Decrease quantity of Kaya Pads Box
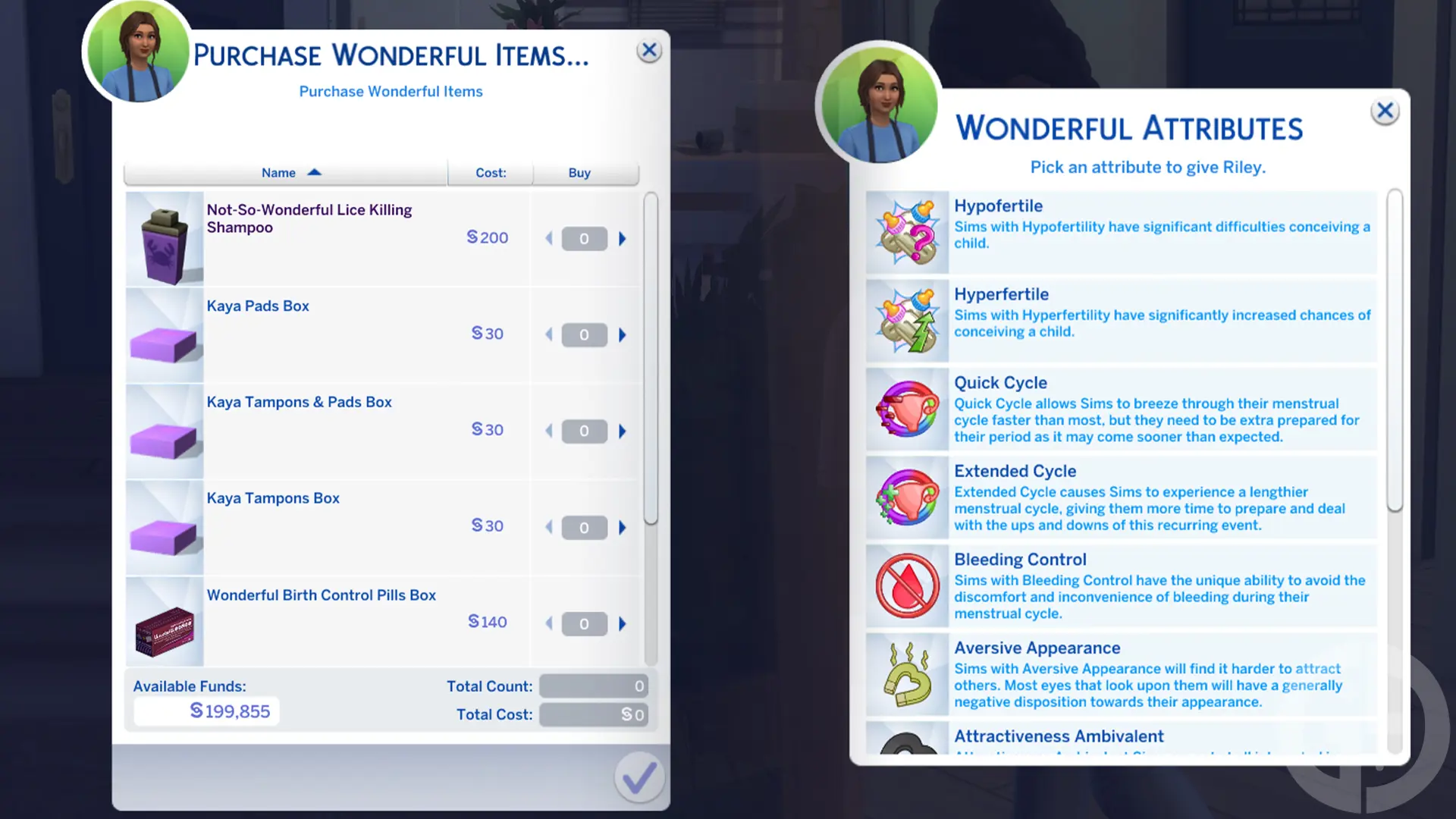Viewport: 1456px width, 819px height. (548, 334)
